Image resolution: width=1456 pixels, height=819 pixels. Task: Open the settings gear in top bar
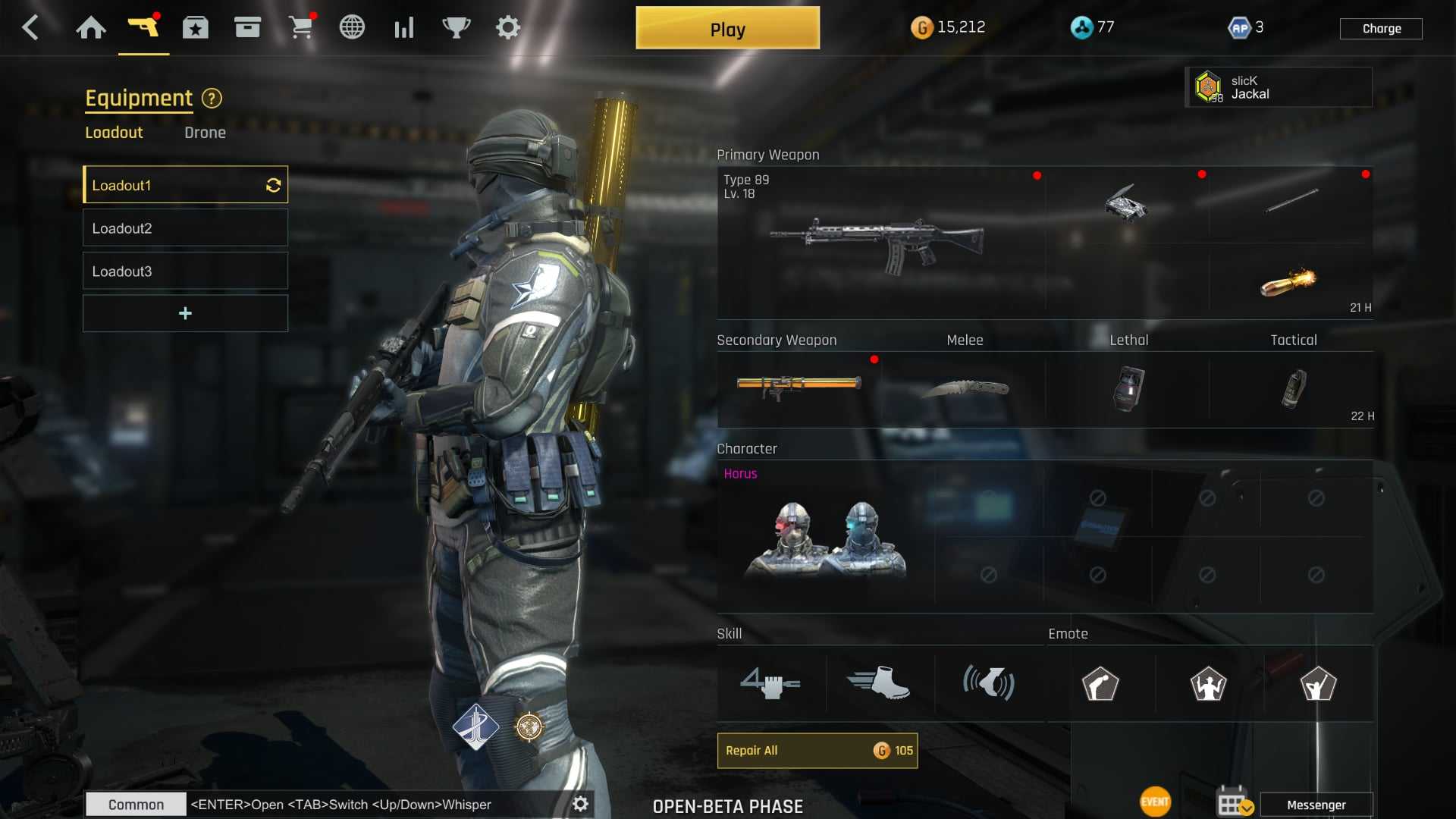pyautogui.click(x=507, y=28)
